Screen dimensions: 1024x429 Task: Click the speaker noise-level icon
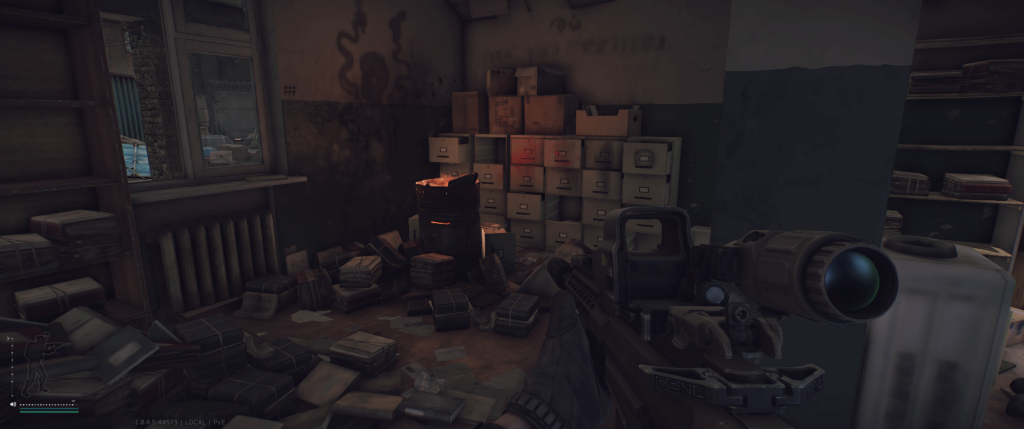click(13, 404)
